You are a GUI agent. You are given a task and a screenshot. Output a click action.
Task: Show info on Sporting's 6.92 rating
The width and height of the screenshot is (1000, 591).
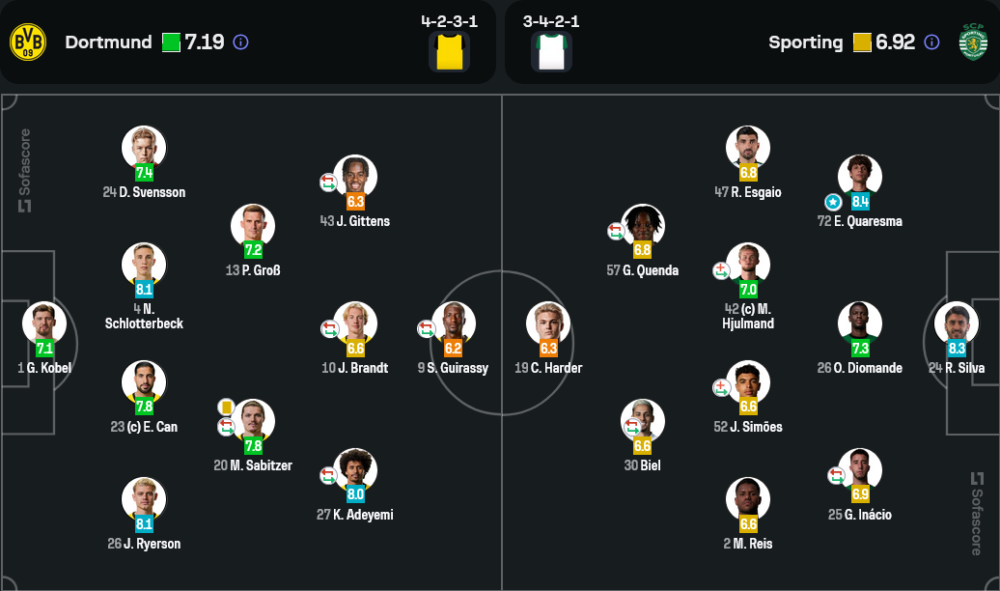pyautogui.click(x=932, y=42)
